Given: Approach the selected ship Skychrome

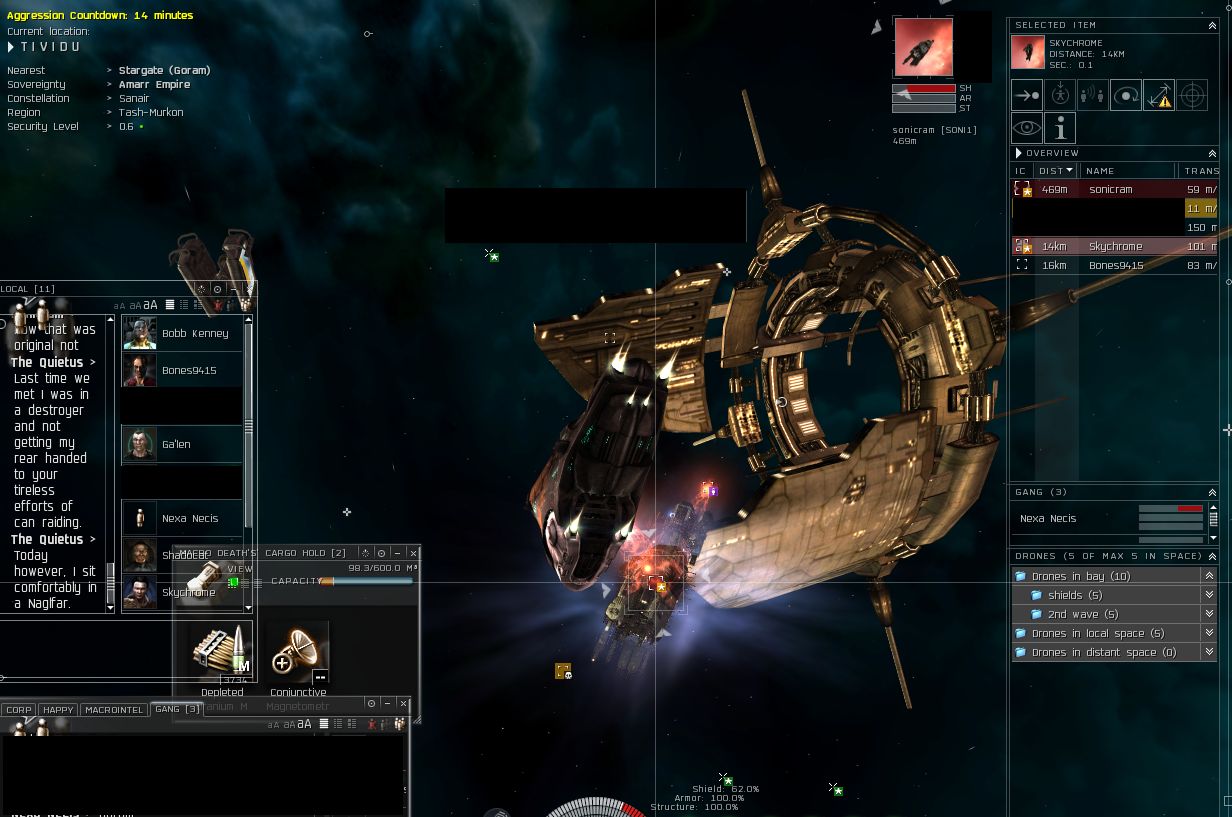Looking at the screenshot, I should coord(1027,96).
